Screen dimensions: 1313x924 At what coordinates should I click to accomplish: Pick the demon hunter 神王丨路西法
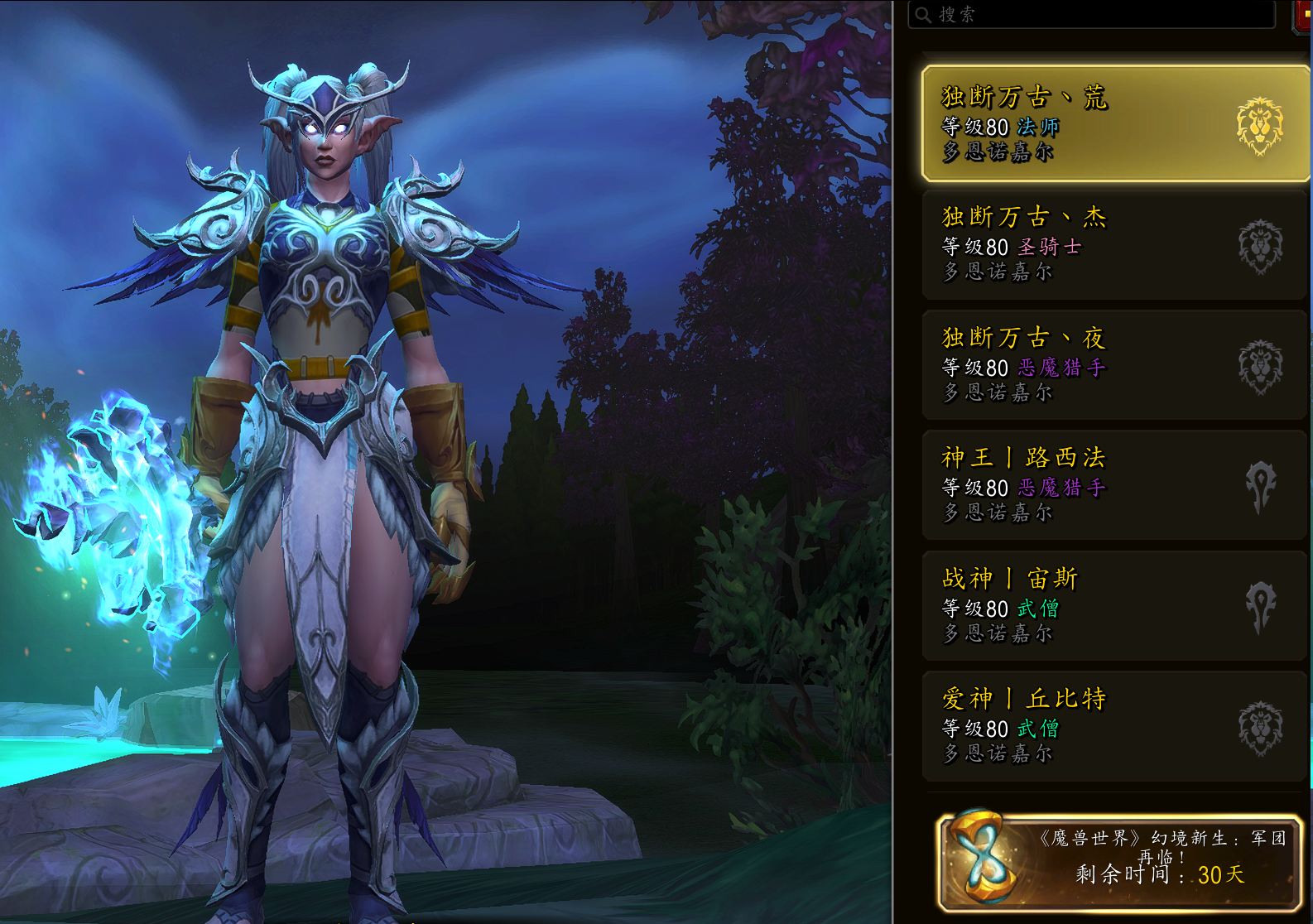tap(1114, 485)
